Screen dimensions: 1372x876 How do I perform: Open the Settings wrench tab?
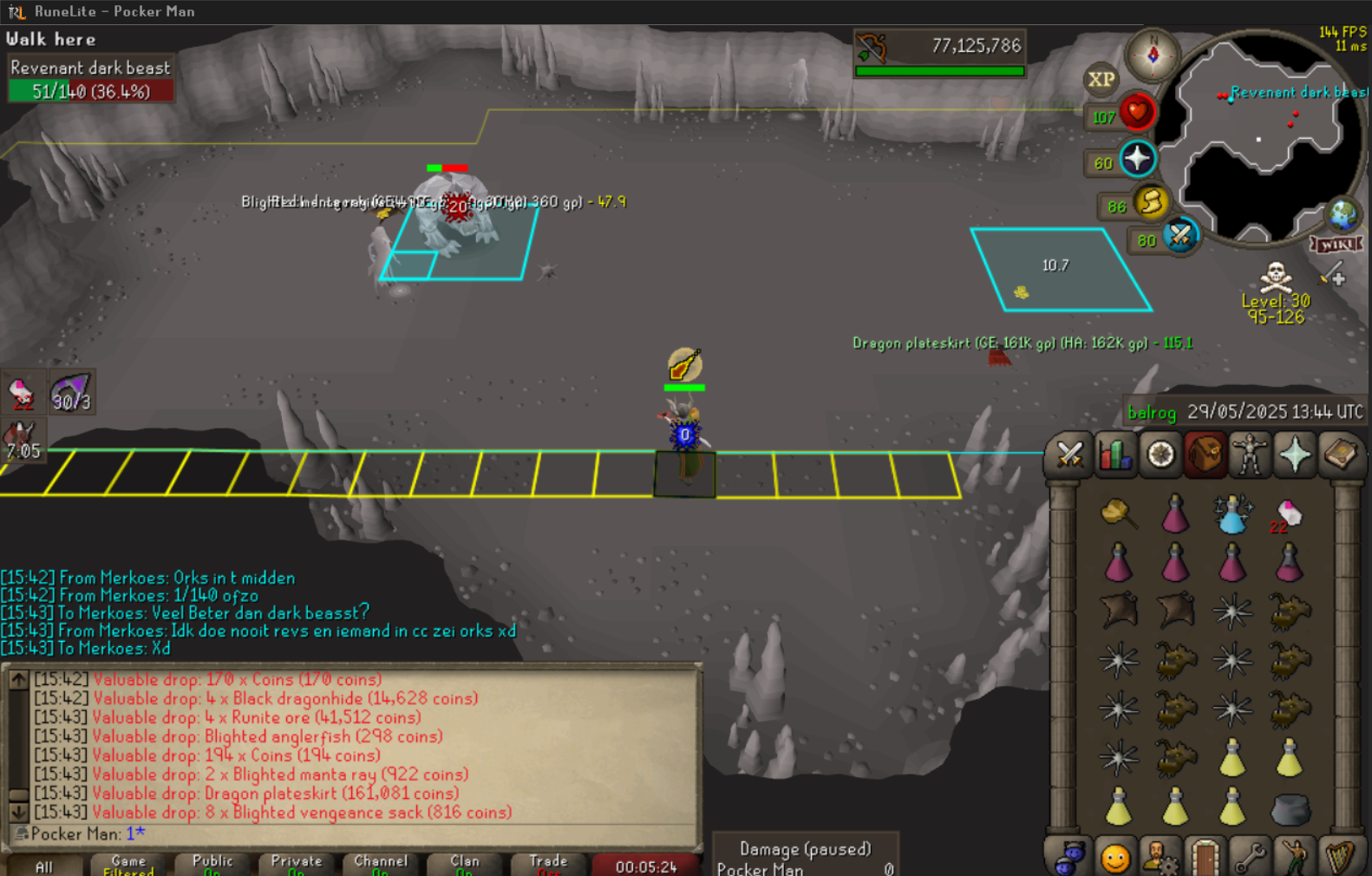point(1249,858)
